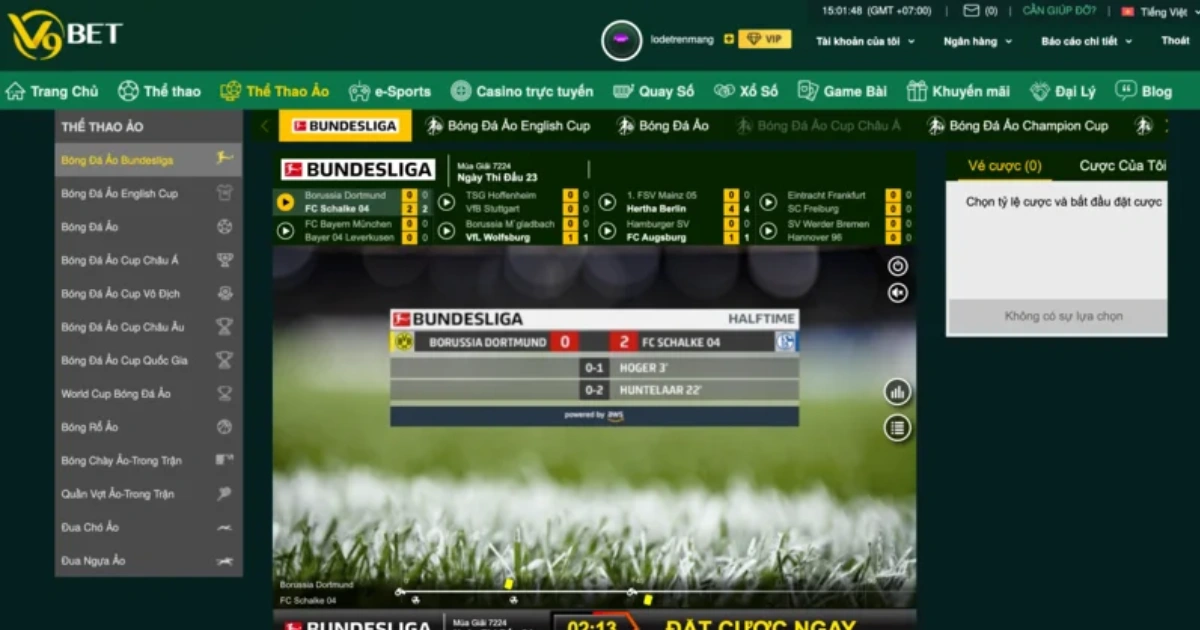Watch the FC Bayern München match

[285, 231]
